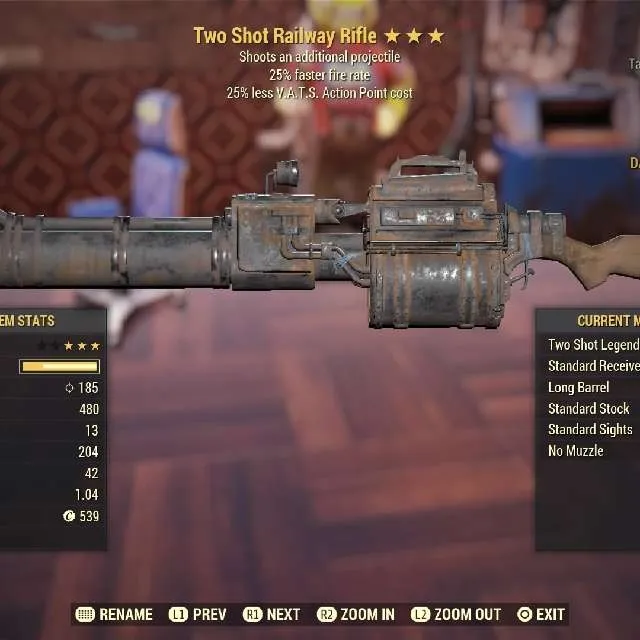Select the Standard Stock mod entry
Screen dimensions: 640x640
589,408
